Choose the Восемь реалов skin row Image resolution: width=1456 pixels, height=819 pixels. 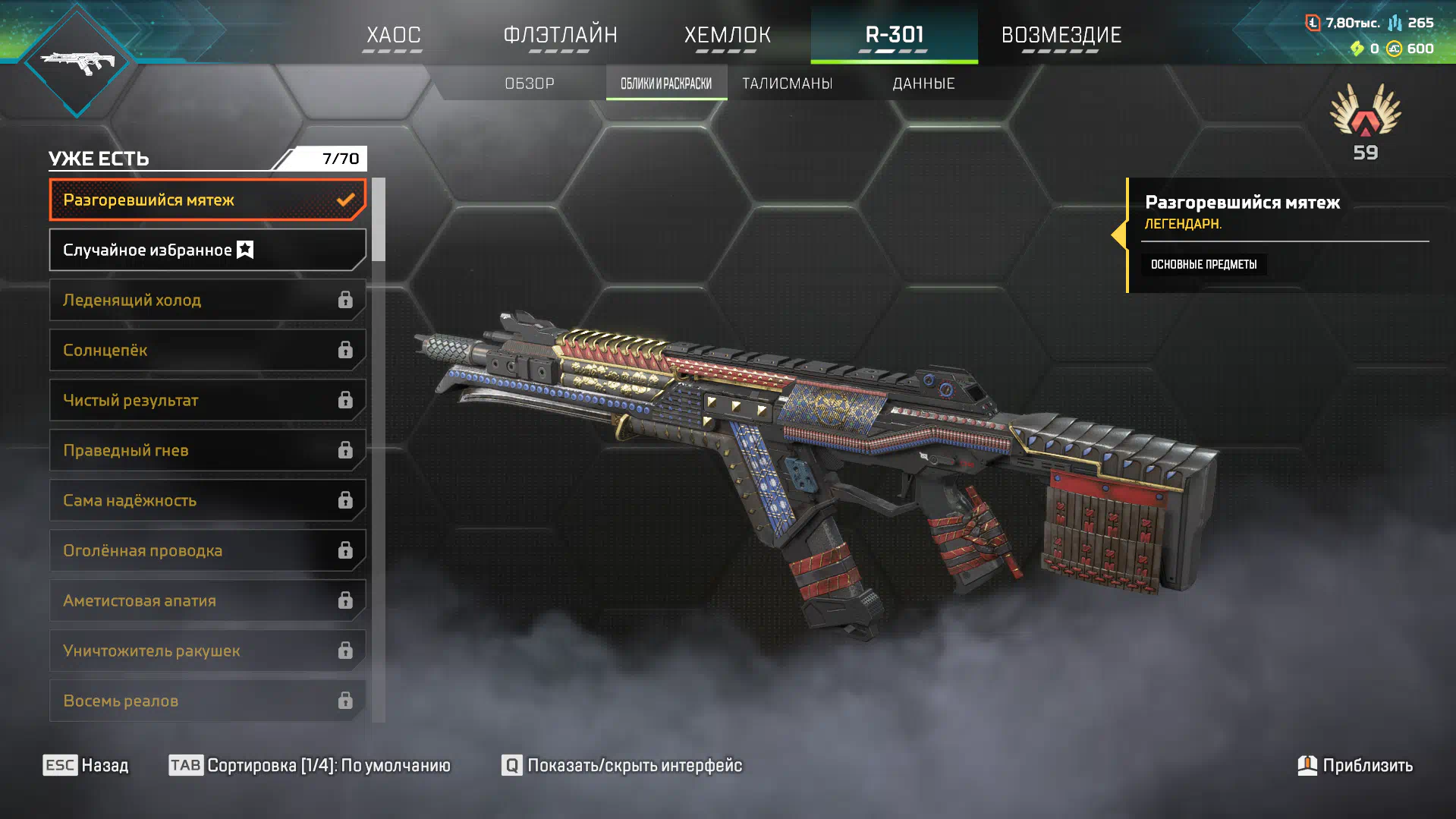tap(207, 701)
